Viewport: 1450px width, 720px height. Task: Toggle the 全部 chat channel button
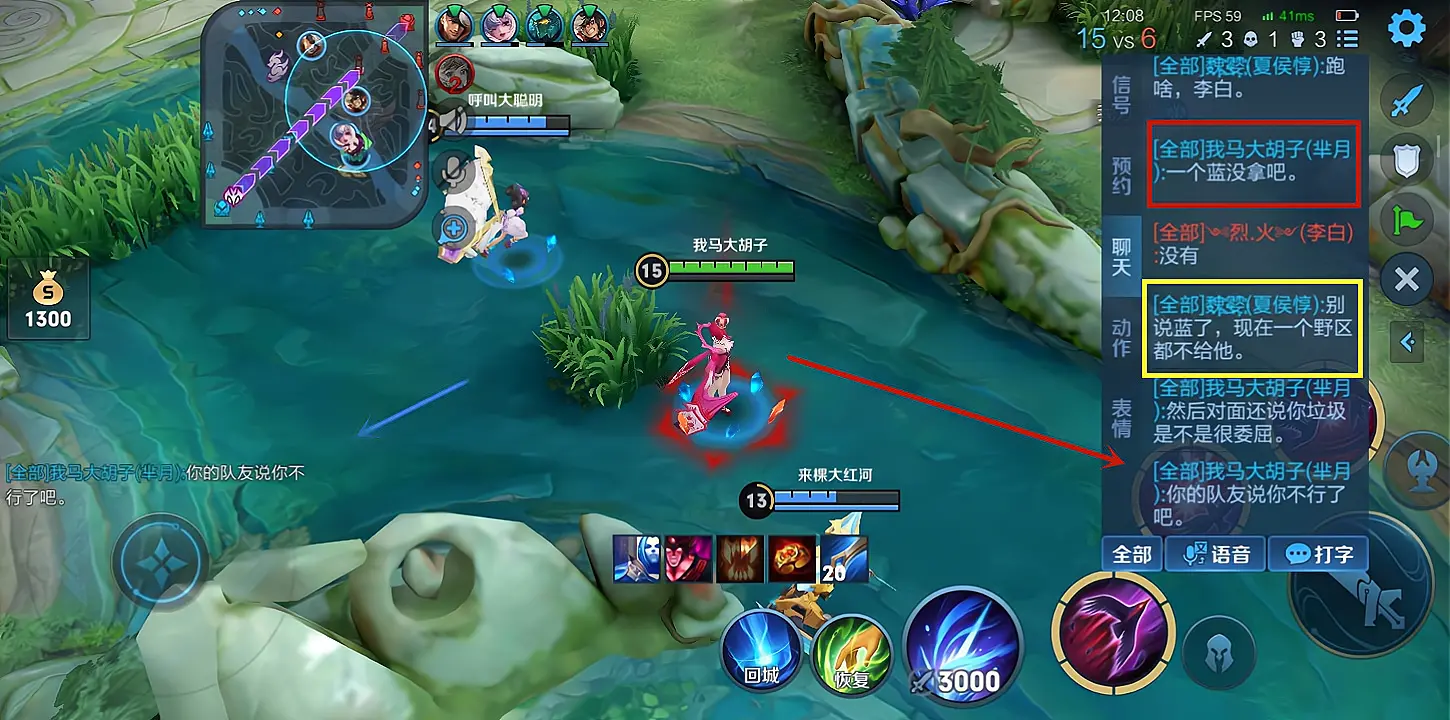1132,554
